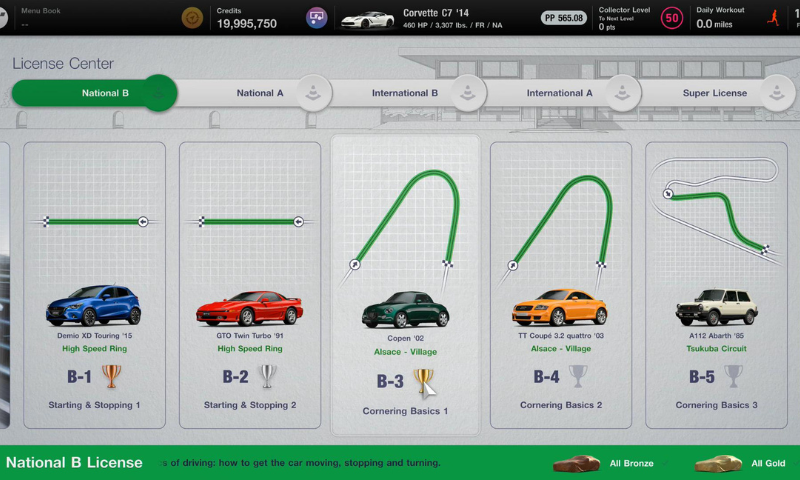The image size is (800, 480).
Task: Pick test B-5 at Tsukuba Circuit
Action: click(x=716, y=285)
